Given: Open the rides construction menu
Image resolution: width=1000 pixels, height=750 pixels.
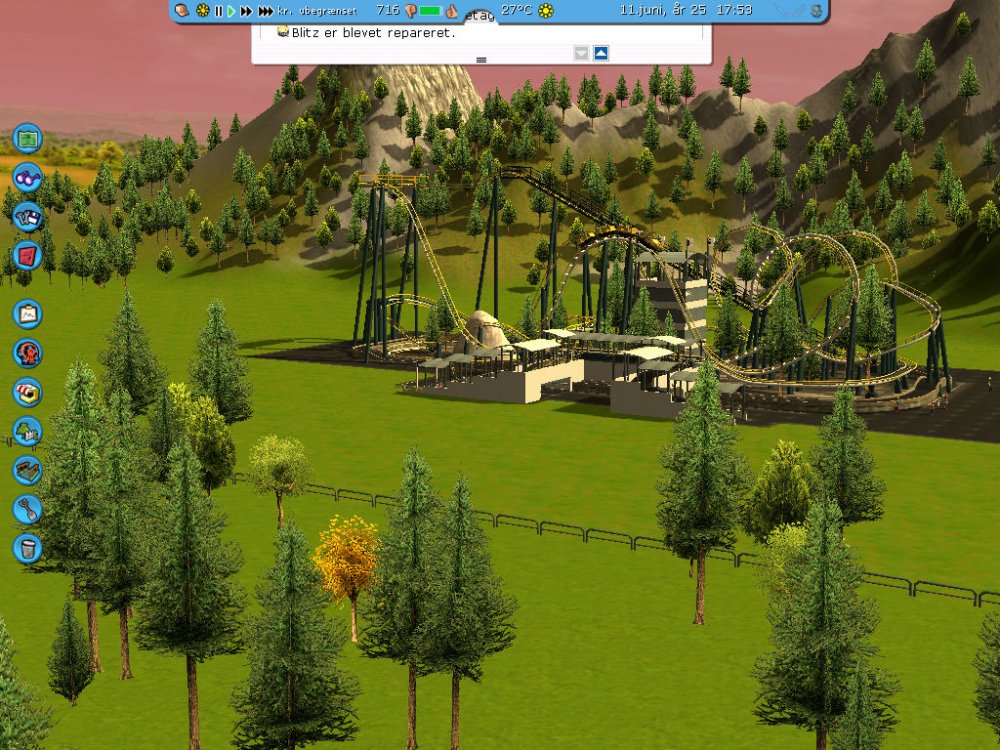Looking at the screenshot, I should (x=28, y=353).
